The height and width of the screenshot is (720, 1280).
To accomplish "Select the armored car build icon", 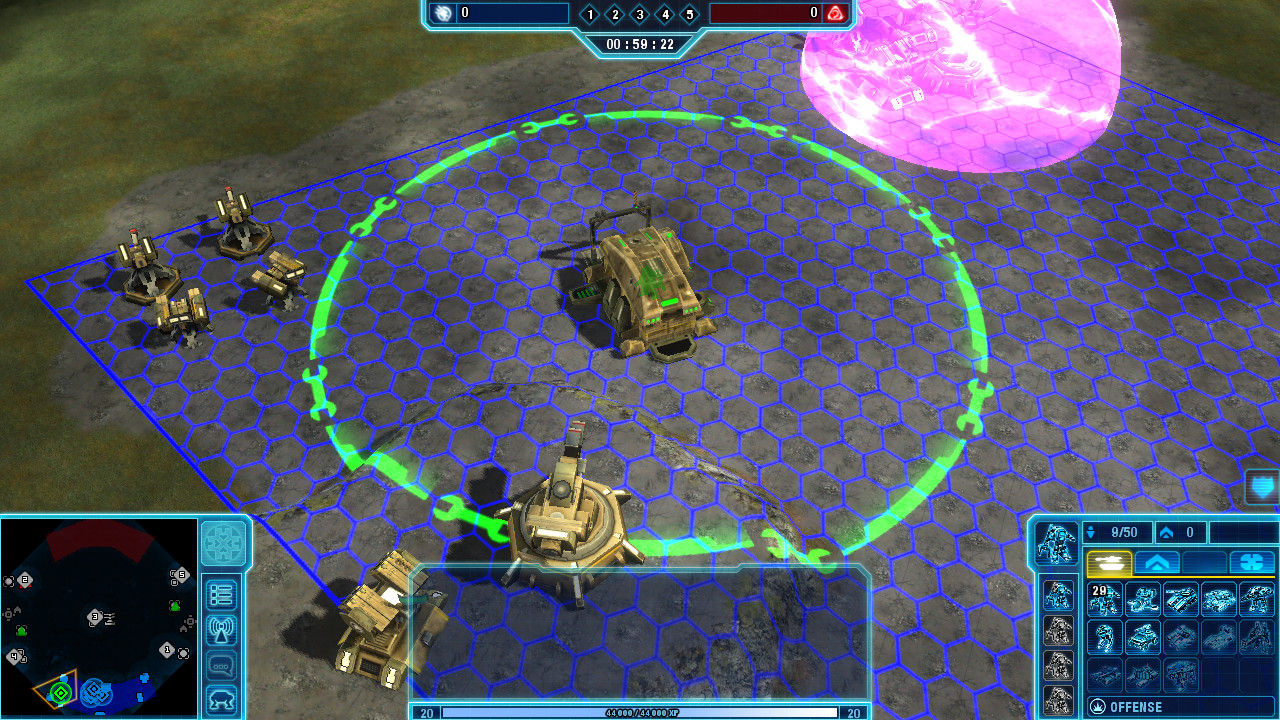I will point(1143,636).
